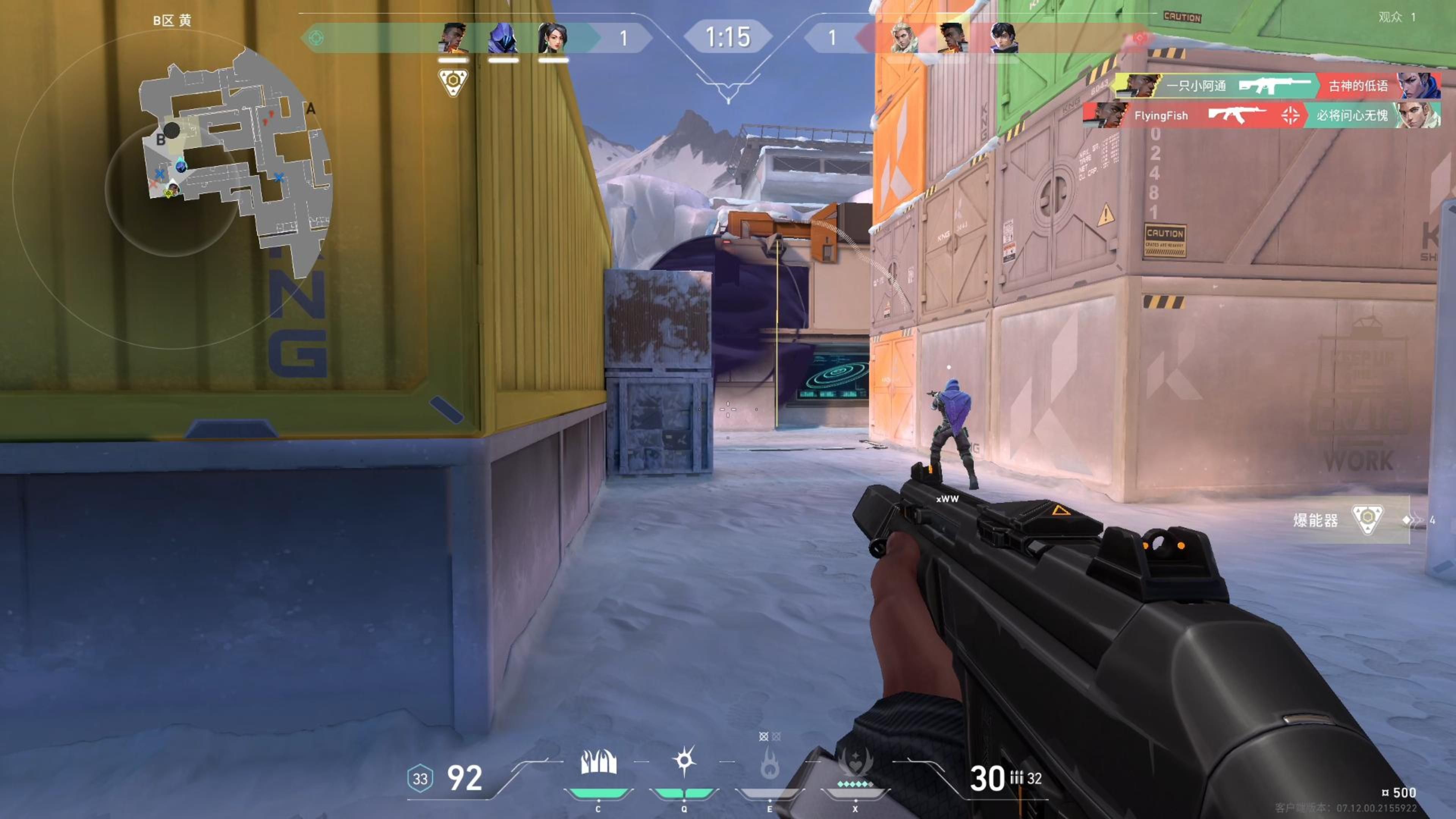
Task: Select the Sage teammate portrait
Action: [x=552, y=38]
